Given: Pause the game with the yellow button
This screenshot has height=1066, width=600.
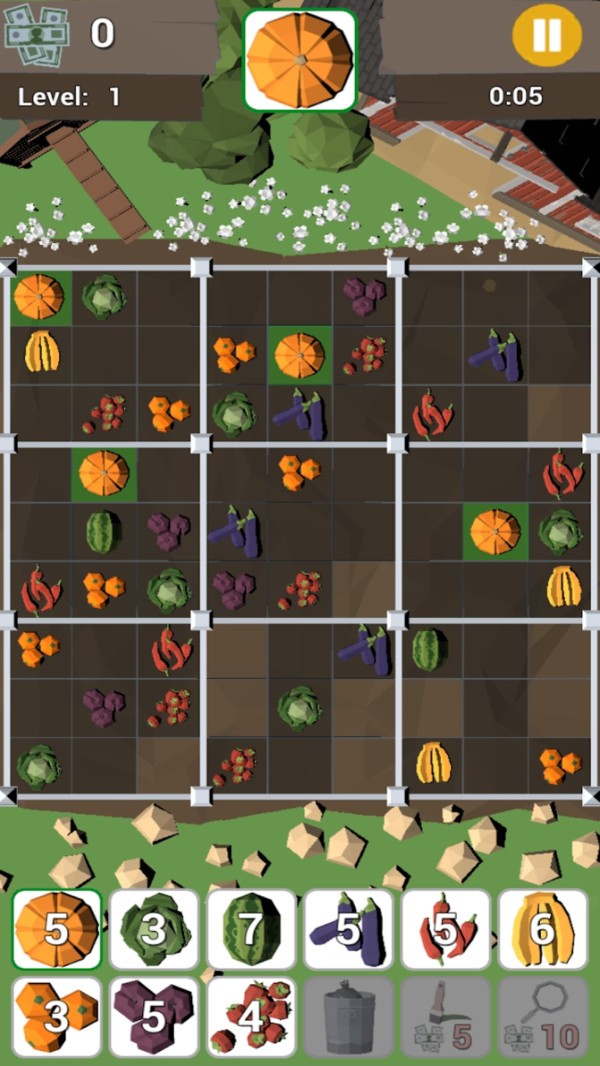Looking at the screenshot, I should click(x=547, y=35).
